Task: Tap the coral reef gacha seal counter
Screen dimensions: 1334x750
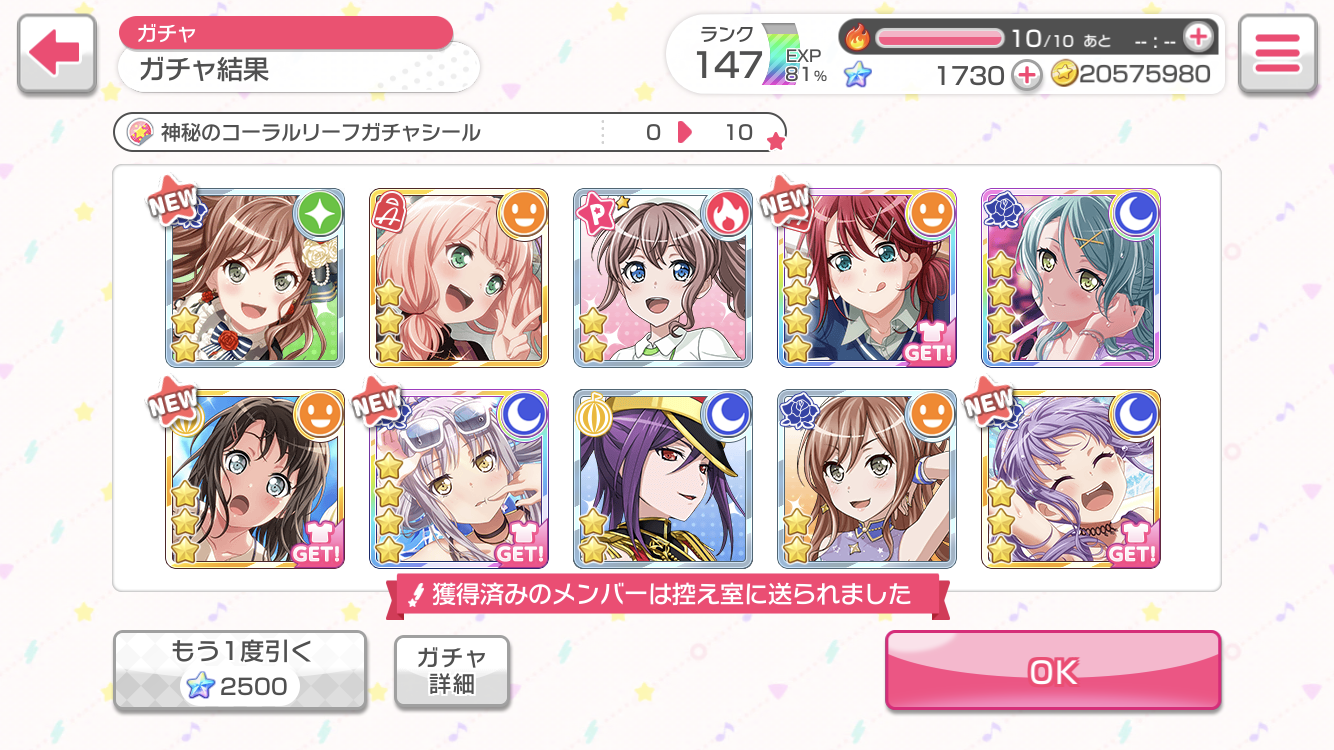Action: [449, 132]
